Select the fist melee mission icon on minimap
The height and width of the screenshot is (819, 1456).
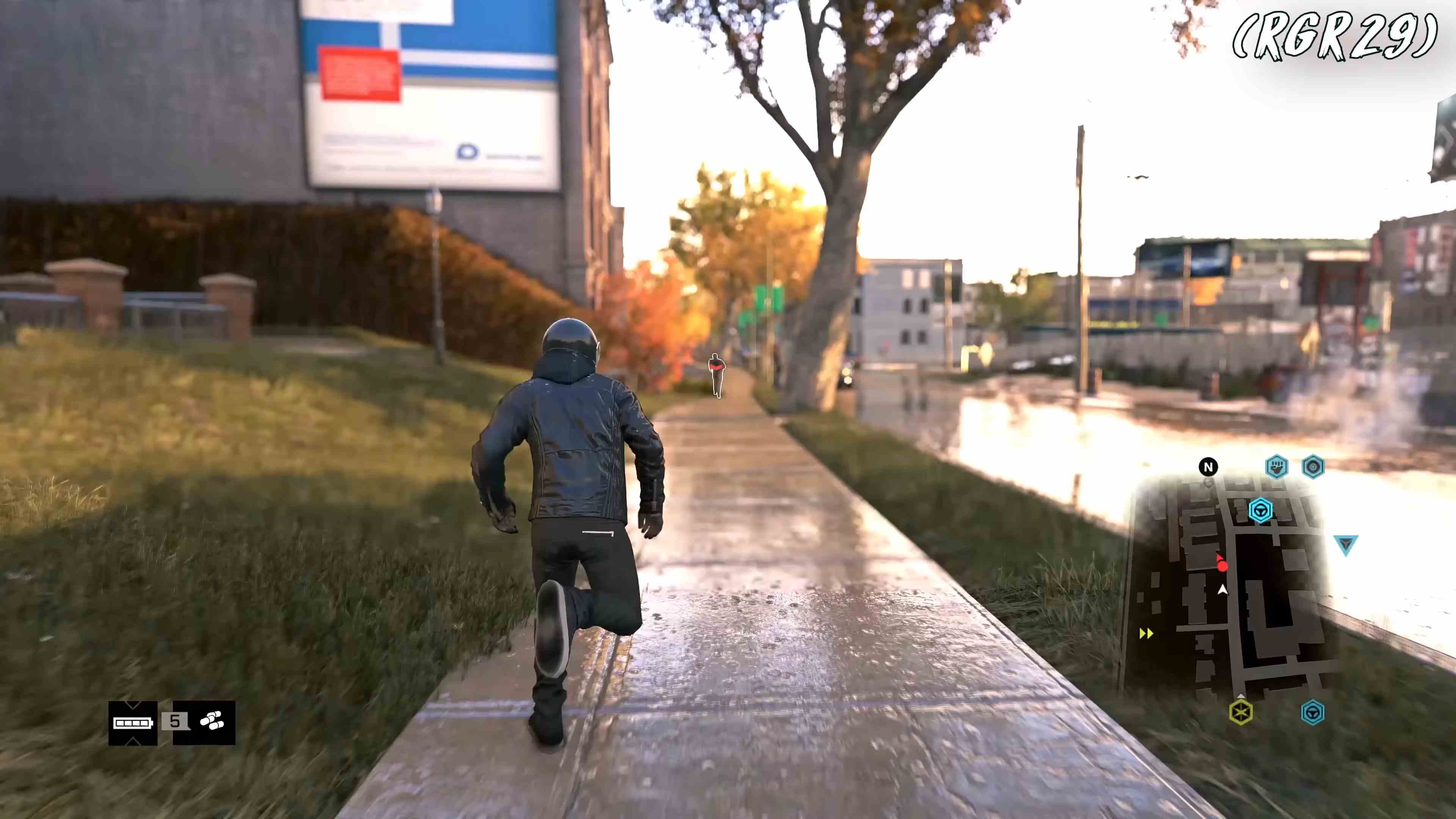coord(1277,467)
